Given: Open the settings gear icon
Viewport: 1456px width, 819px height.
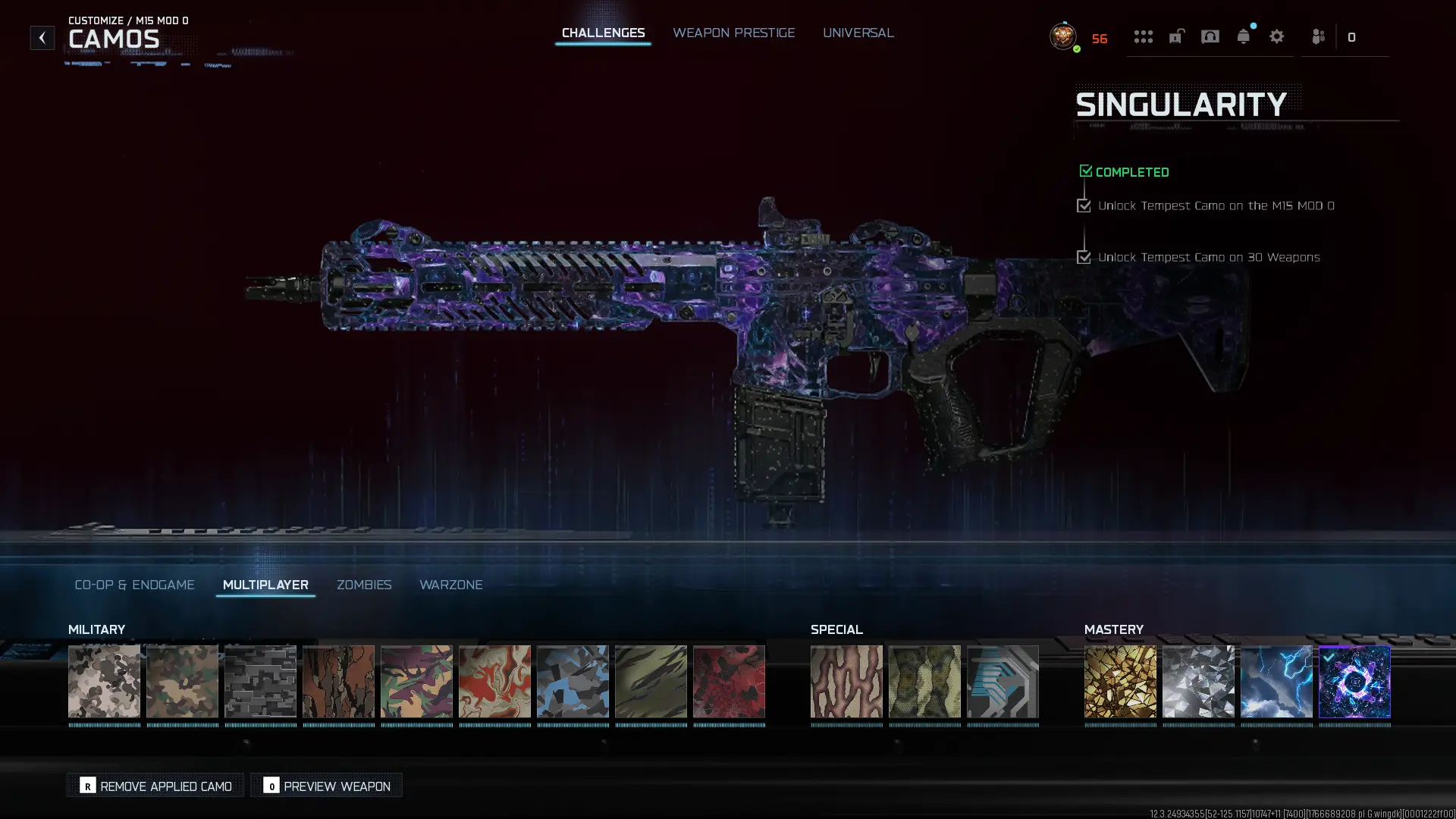Looking at the screenshot, I should click(x=1277, y=36).
